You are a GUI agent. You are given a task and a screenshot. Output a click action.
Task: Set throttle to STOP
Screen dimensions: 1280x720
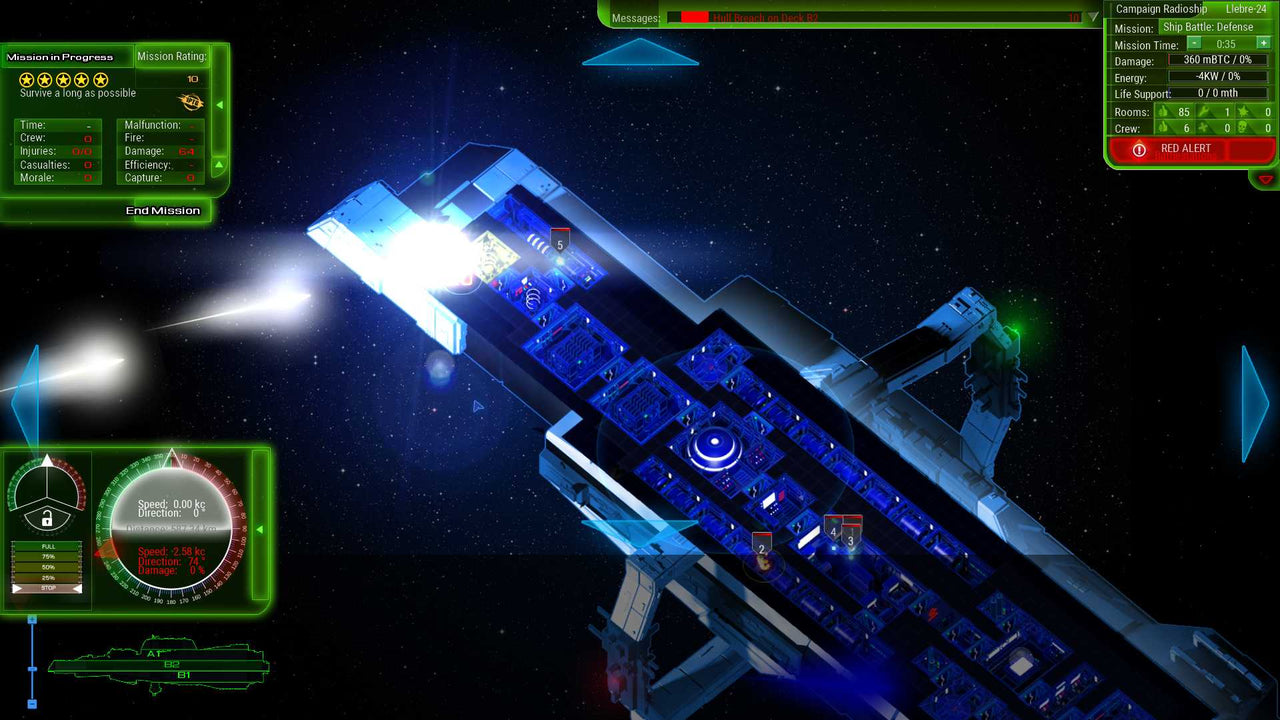(47, 589)
